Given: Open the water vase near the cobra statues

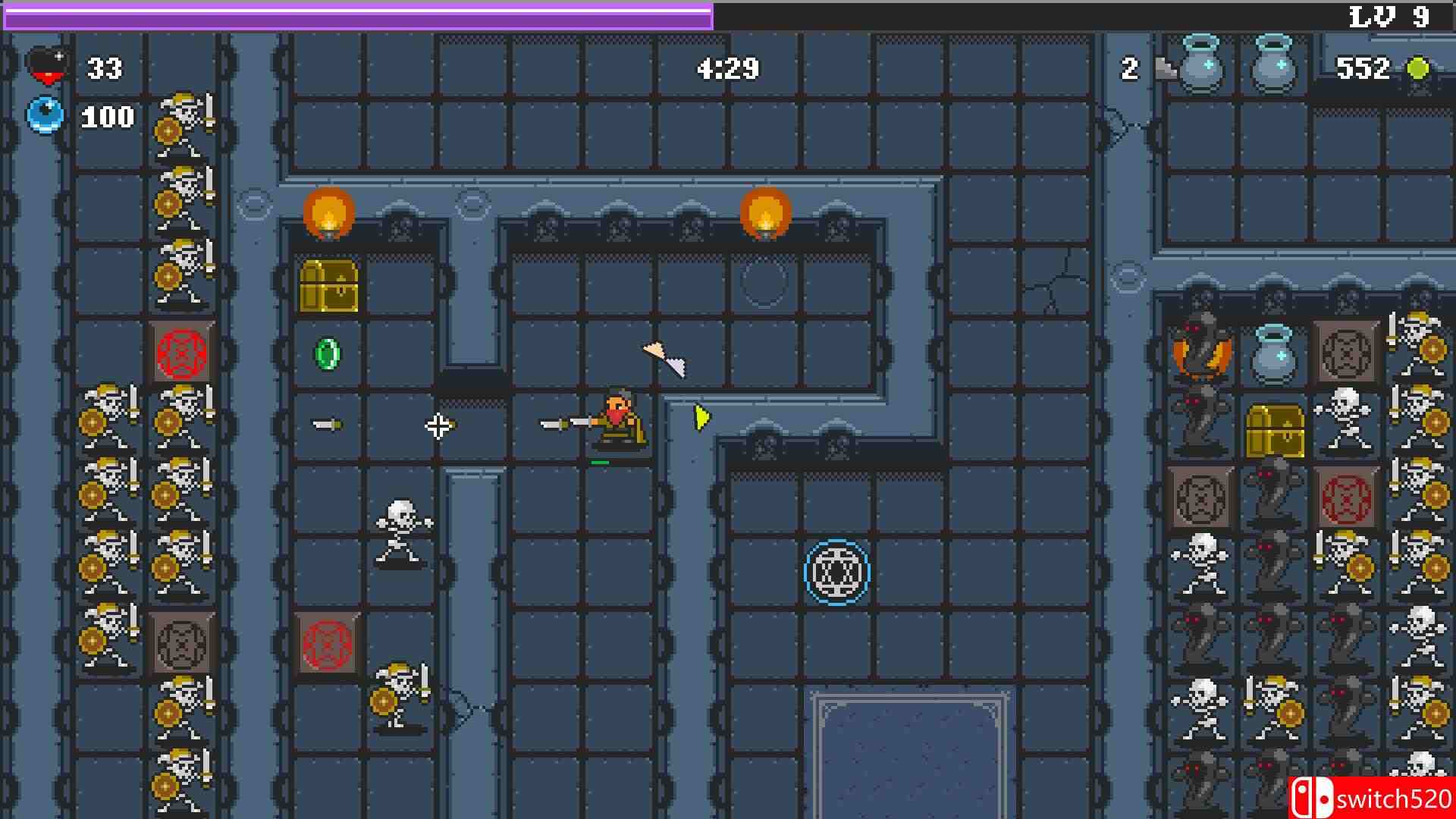Looking at the screenshot, I should (x=1274, y=353).
